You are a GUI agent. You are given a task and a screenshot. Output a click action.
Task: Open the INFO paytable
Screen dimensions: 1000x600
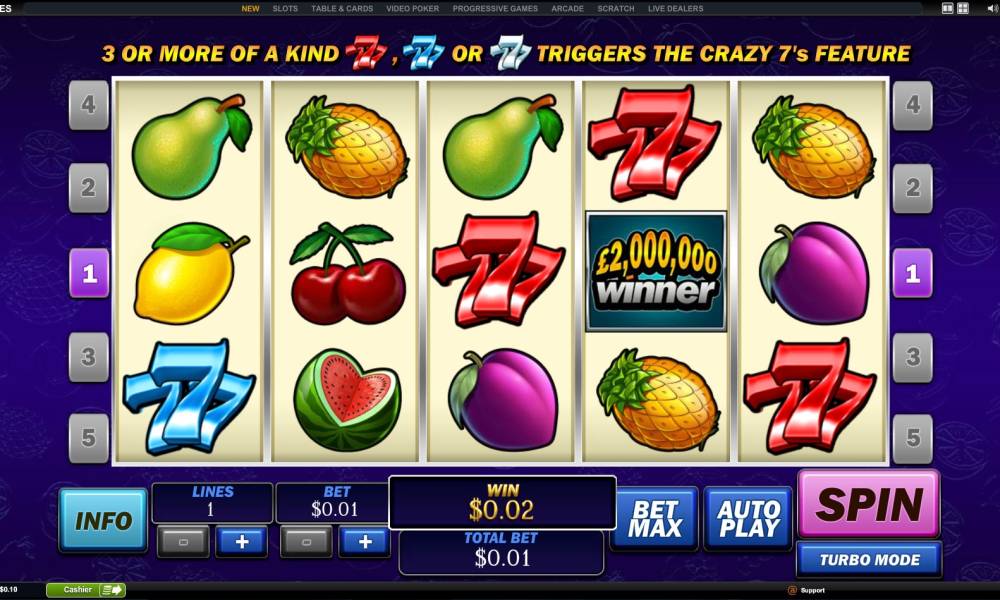(103, 520)
